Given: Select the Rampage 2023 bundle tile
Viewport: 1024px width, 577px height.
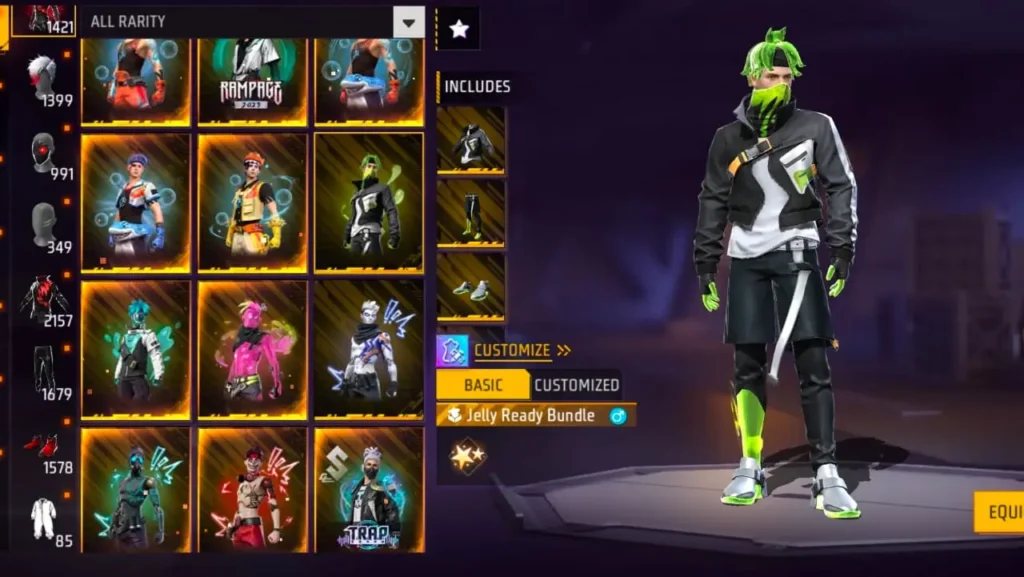Looking at the screenshot, I should (252, 80).
